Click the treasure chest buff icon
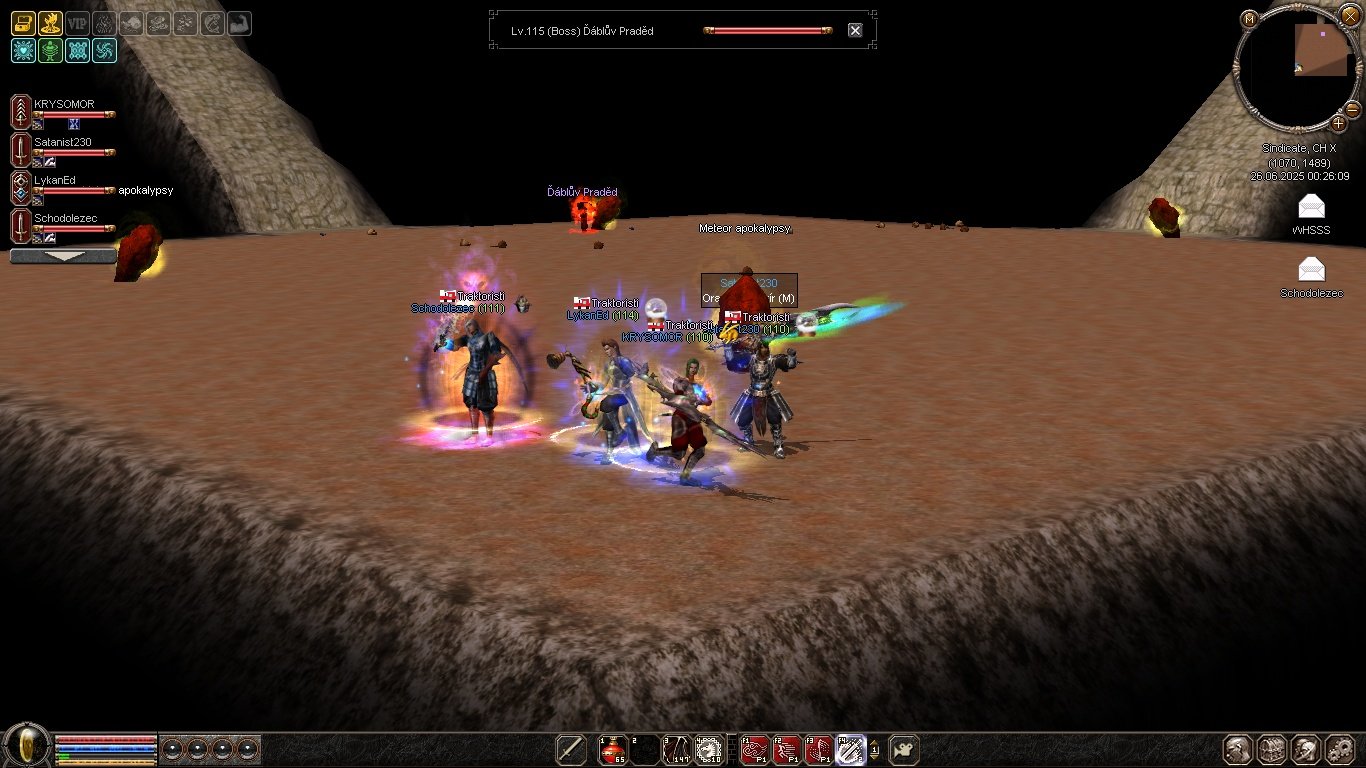1366x768 pixels. click(x=23, y=23)
